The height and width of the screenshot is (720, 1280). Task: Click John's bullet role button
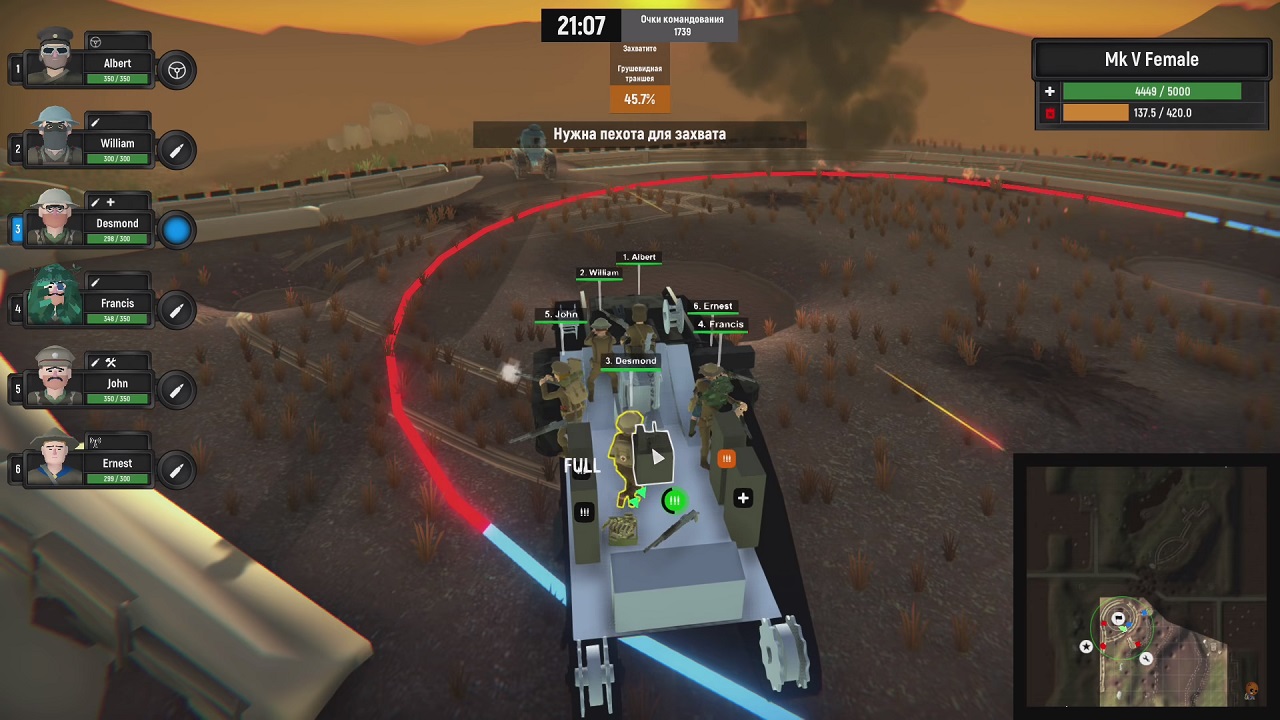[177, 390]
